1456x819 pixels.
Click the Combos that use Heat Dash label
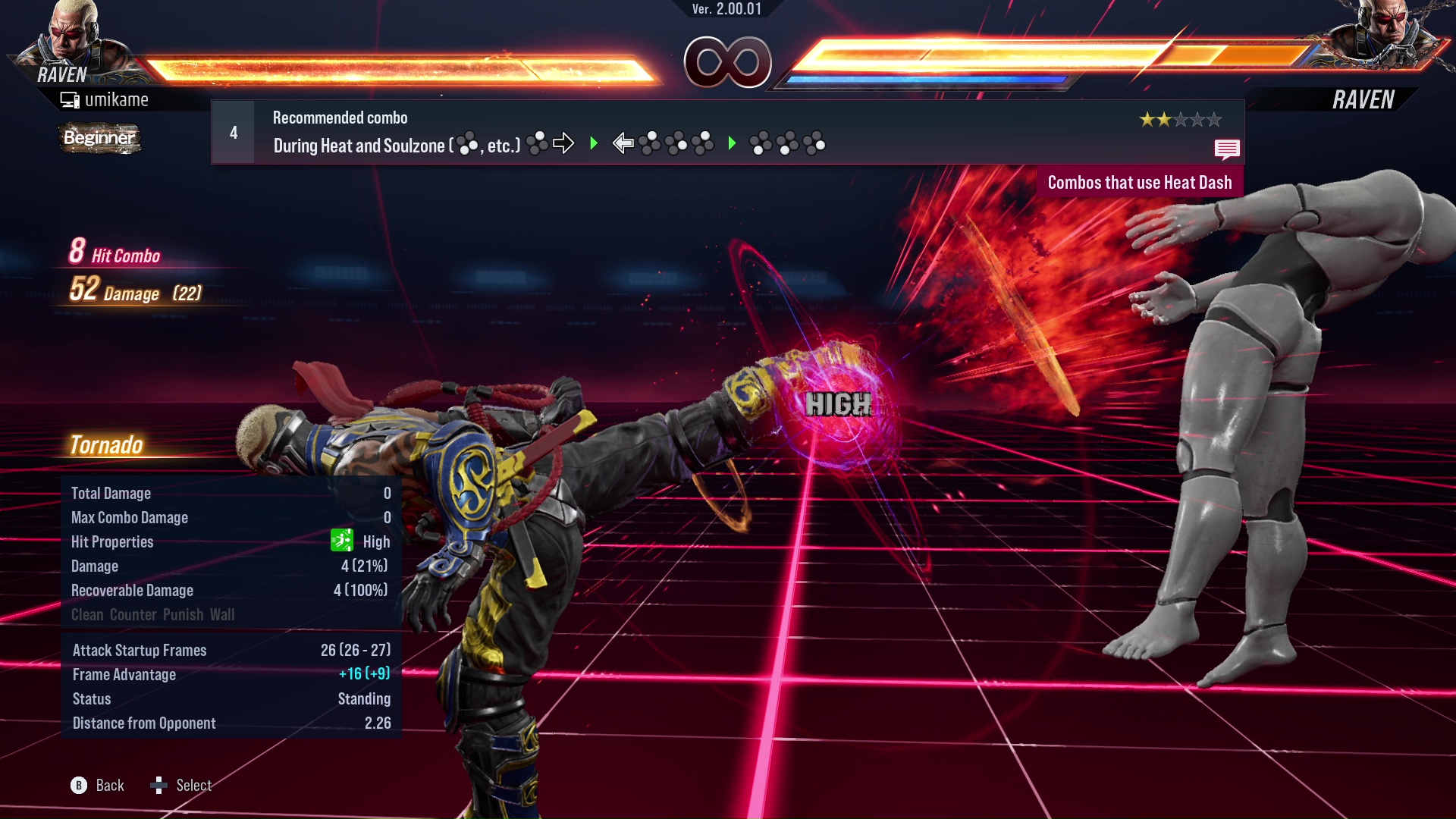pos(1139,183)
